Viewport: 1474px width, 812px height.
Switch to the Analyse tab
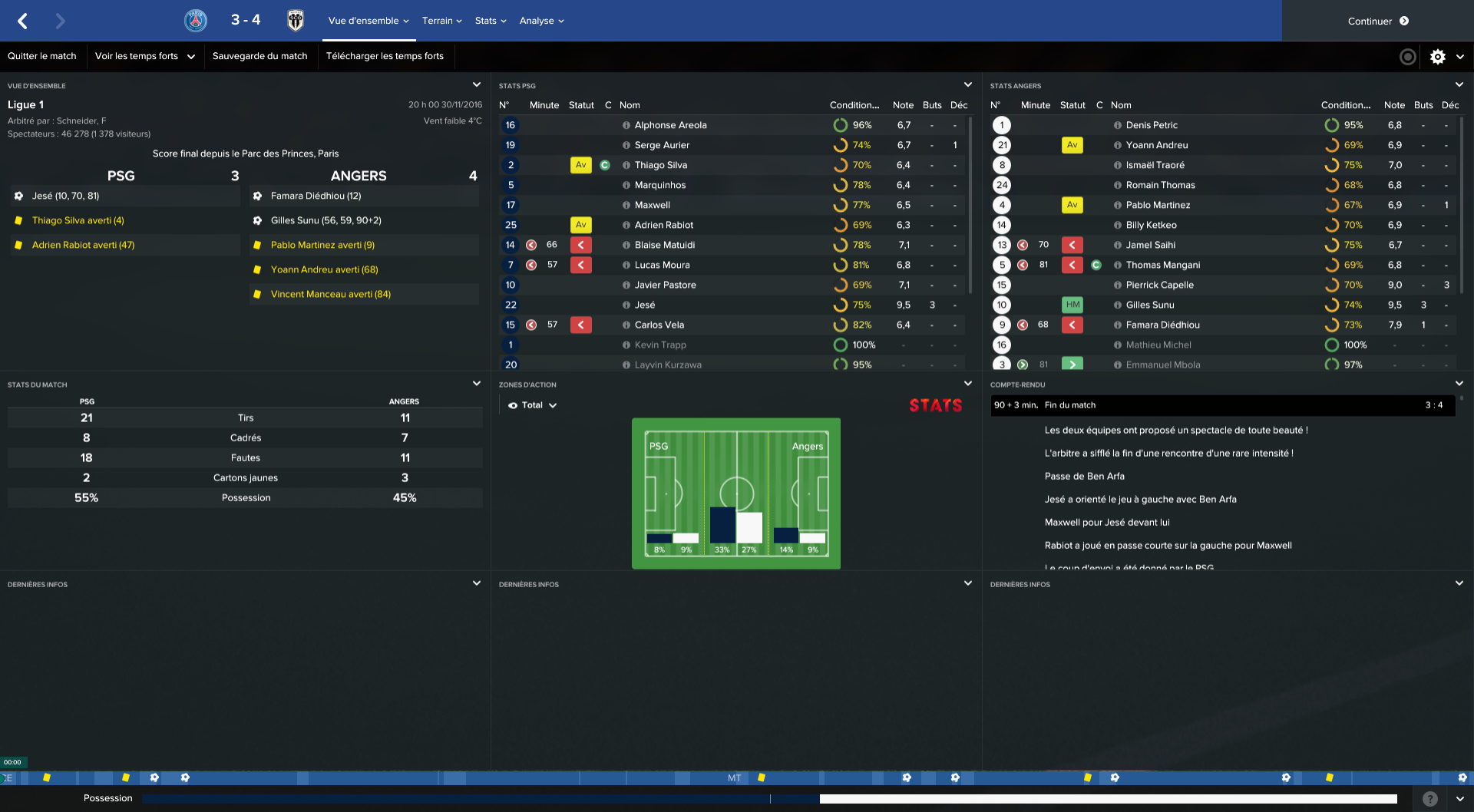[x=541, y=21]
